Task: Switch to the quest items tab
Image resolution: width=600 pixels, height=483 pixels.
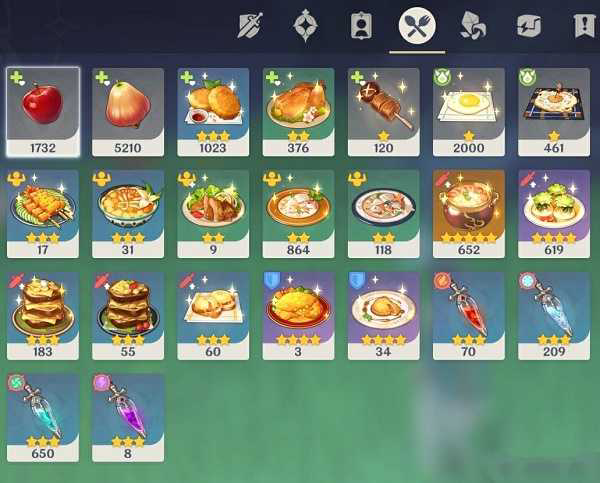Action: 584,25
